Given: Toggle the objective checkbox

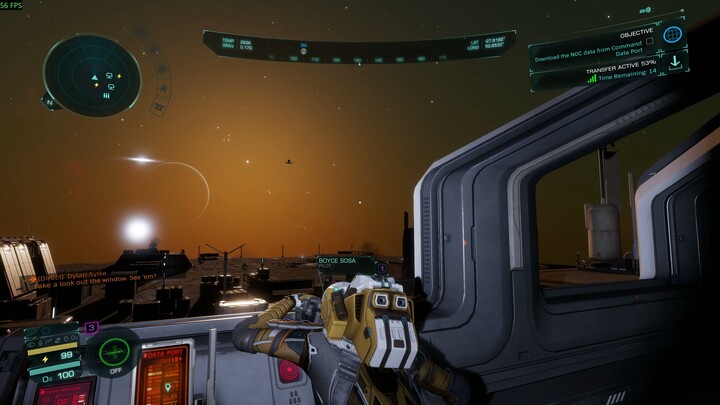Looking at the screenshot, I should (x=649, y=41).
